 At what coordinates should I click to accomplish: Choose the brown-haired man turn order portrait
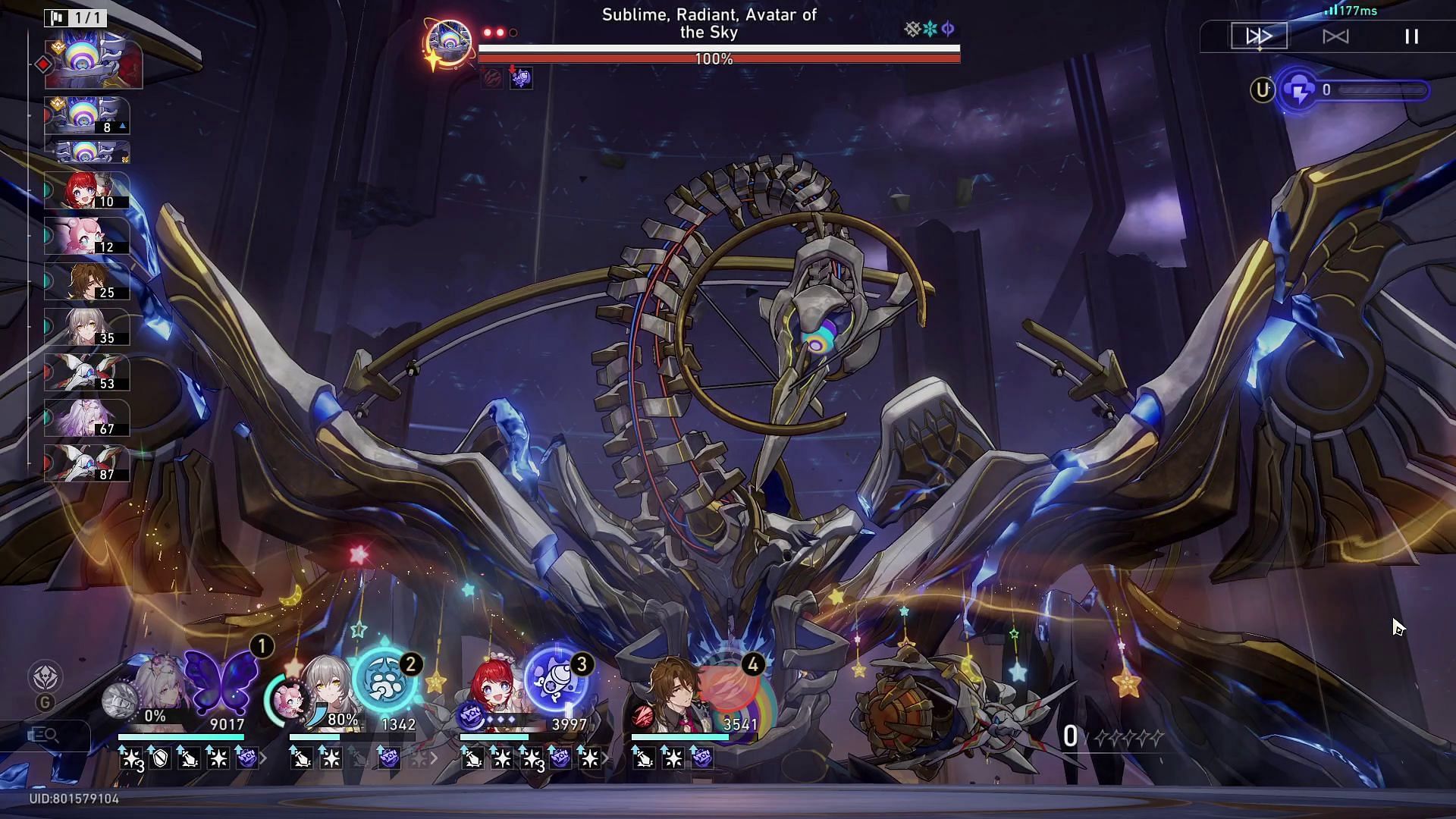tap(86, 281)
